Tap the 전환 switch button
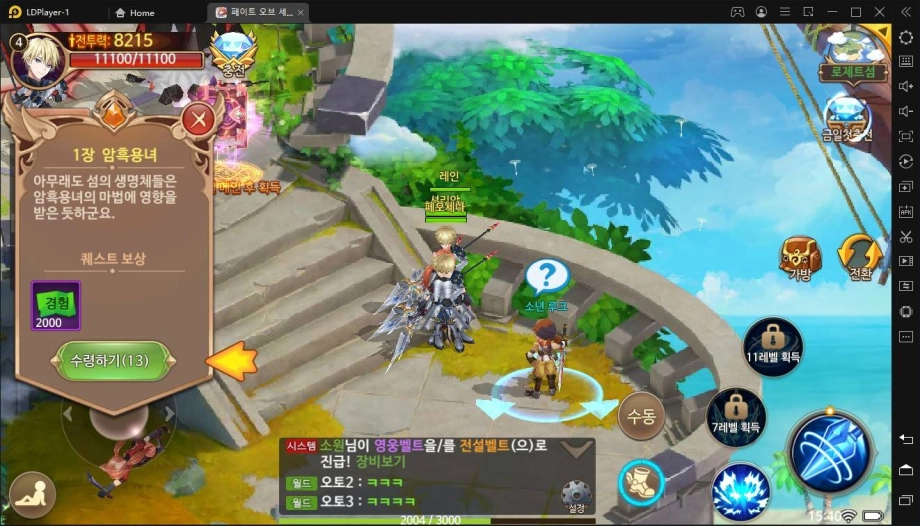 (859, 258)
